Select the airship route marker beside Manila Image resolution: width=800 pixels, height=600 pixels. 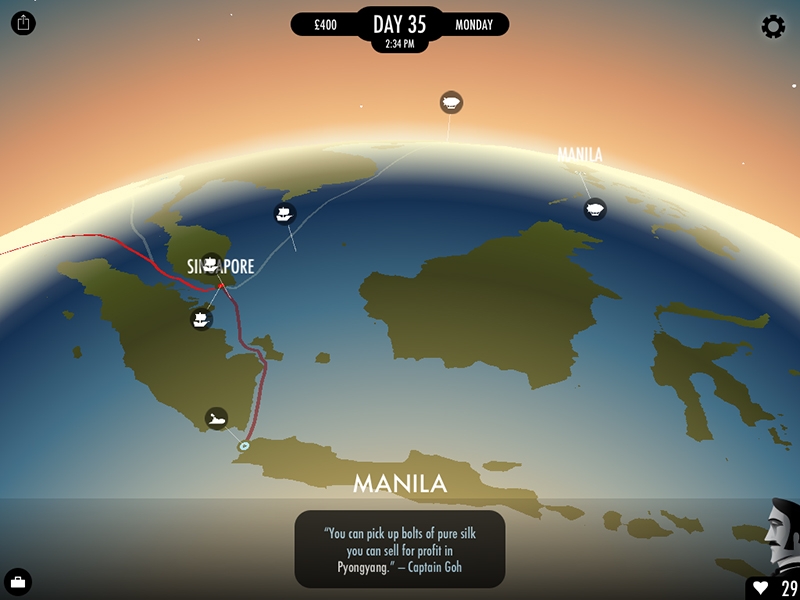tap(595, 209)
